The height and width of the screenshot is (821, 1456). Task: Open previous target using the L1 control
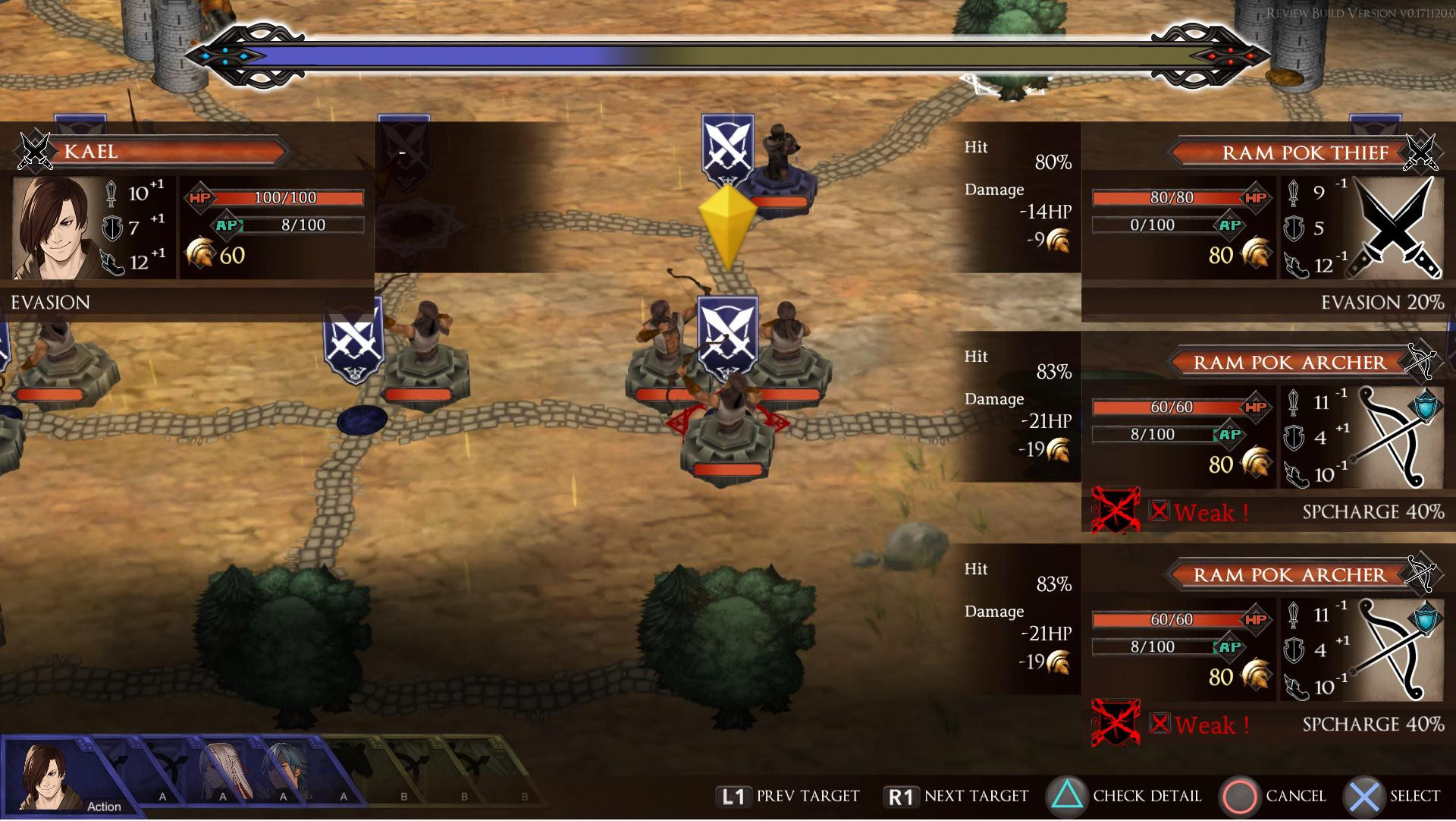733,796
